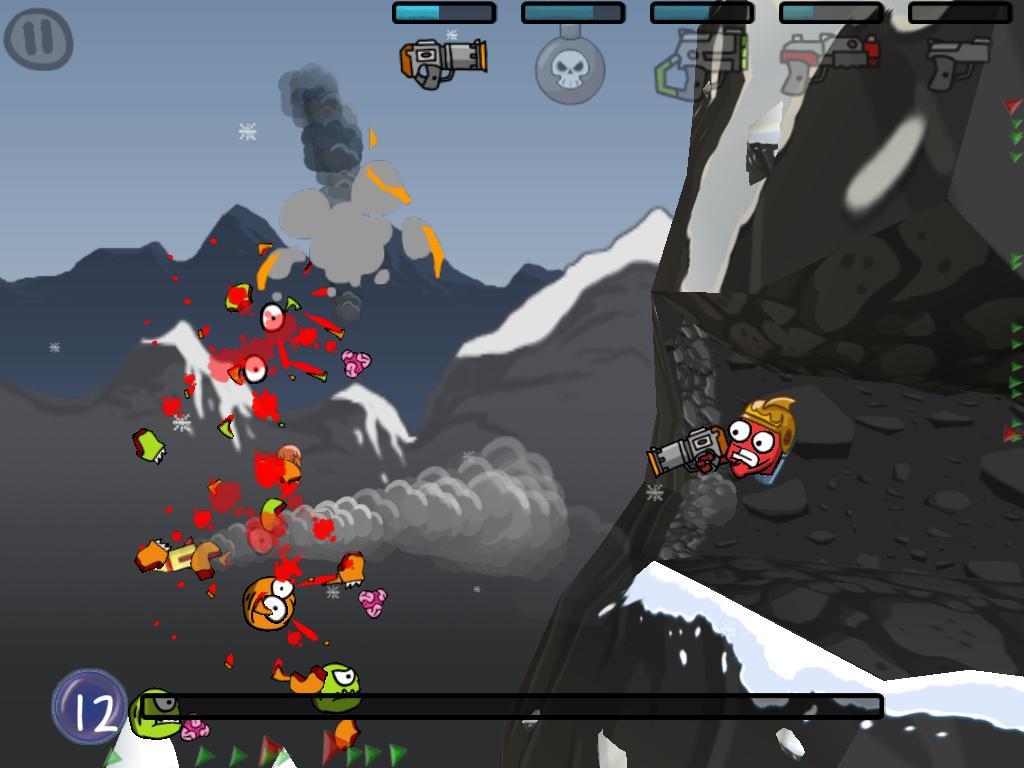Equip the red-trimmed gun
Viewport: 1024px width, 768px height.
pos(829,61)
